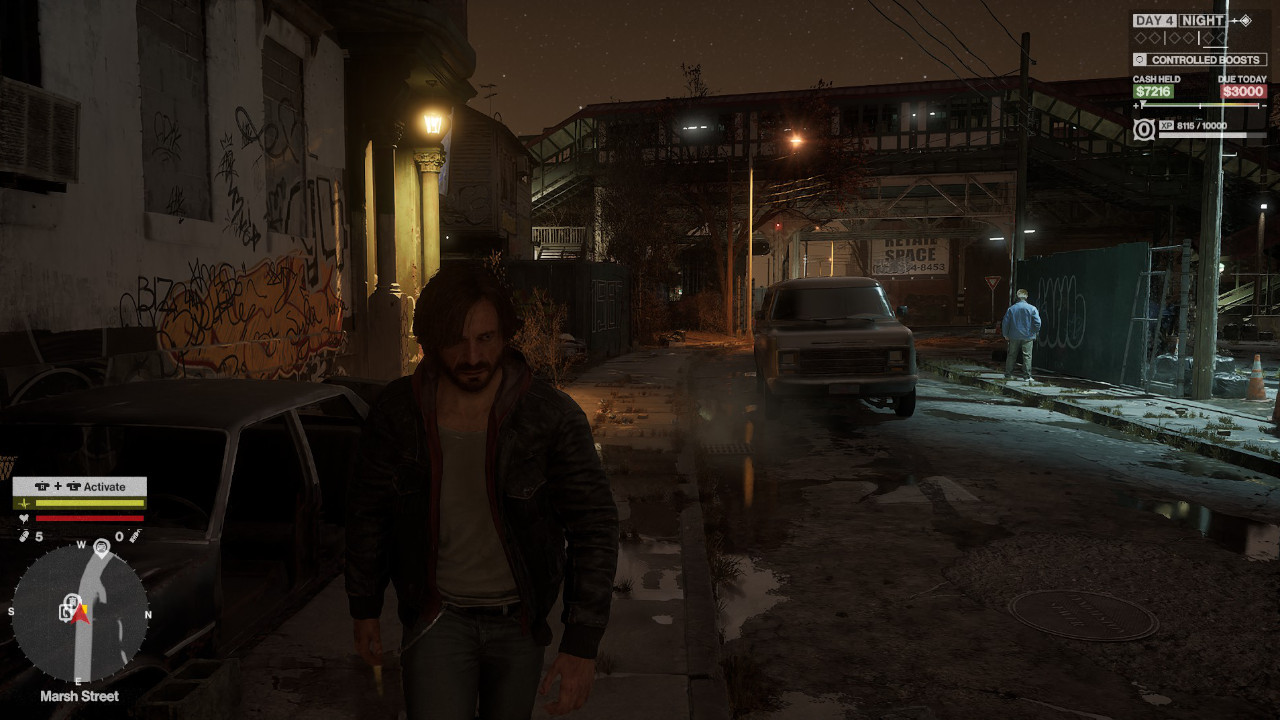This screenshot has width=1280, height=720.
Task: Click the skill point badge beside XP
Action: 1144,129
